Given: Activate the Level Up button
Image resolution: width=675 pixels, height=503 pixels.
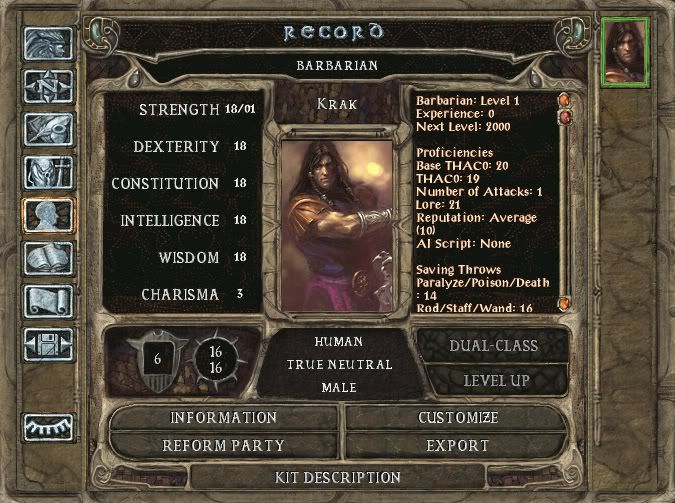Looking at the screenshot, I should (496, 381).
